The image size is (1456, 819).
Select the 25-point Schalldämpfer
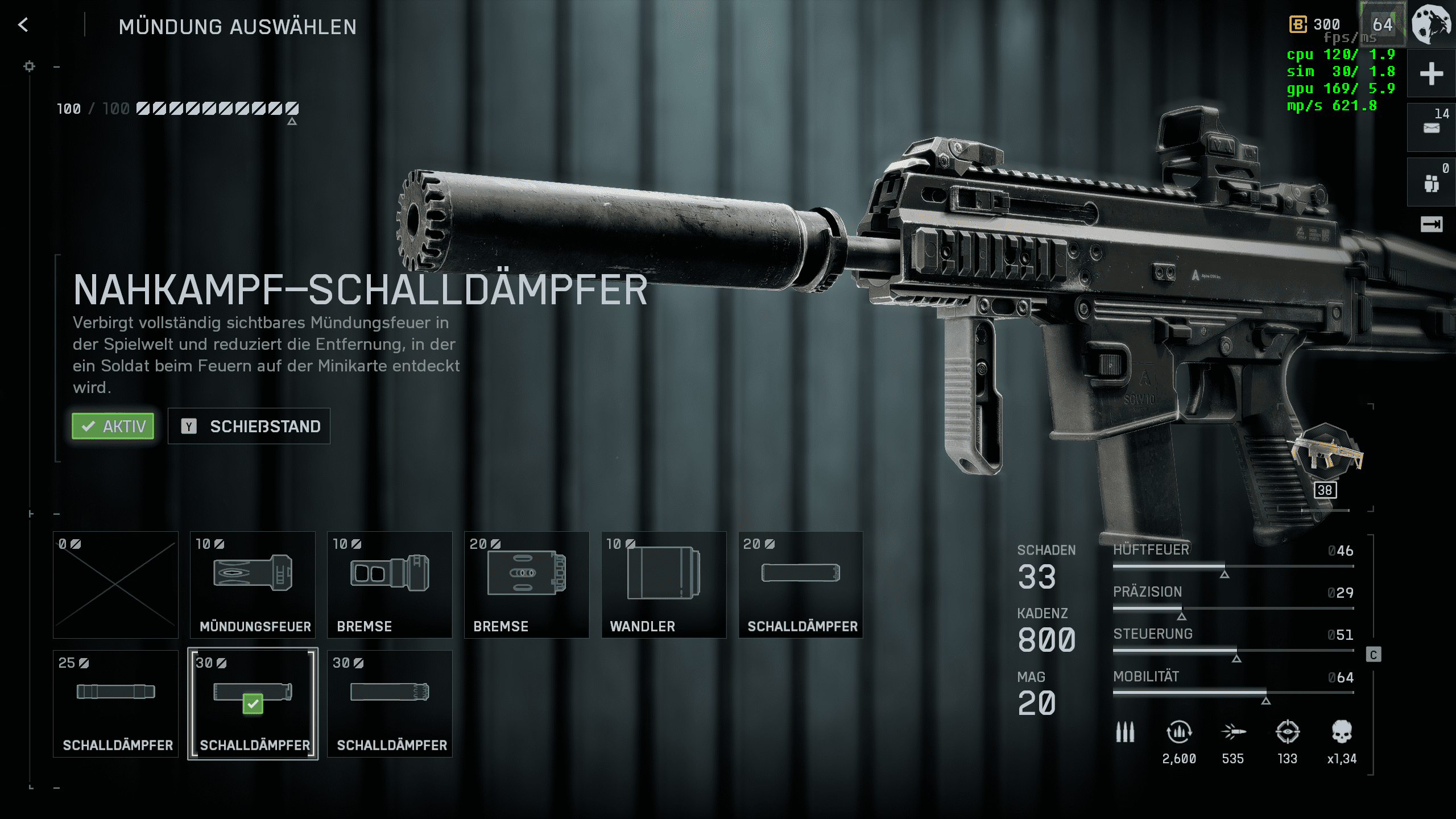[115, 704]
